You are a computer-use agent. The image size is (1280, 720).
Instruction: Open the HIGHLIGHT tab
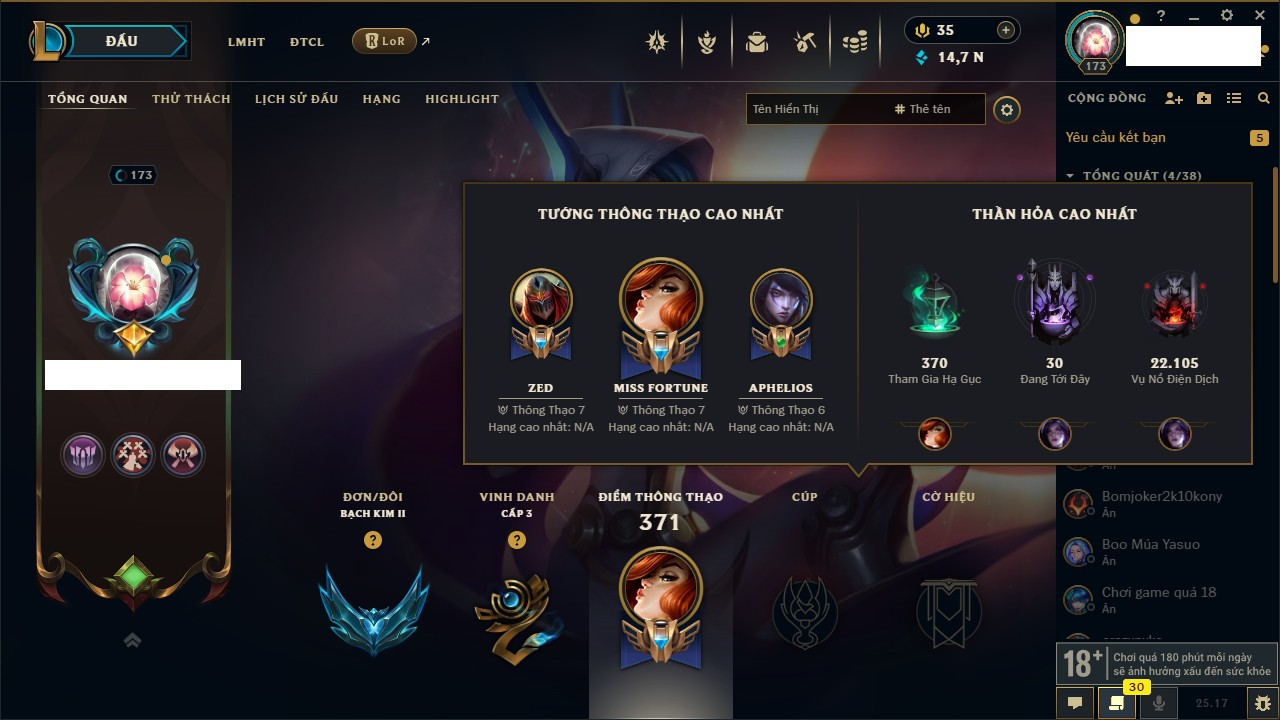click(461, 99)
